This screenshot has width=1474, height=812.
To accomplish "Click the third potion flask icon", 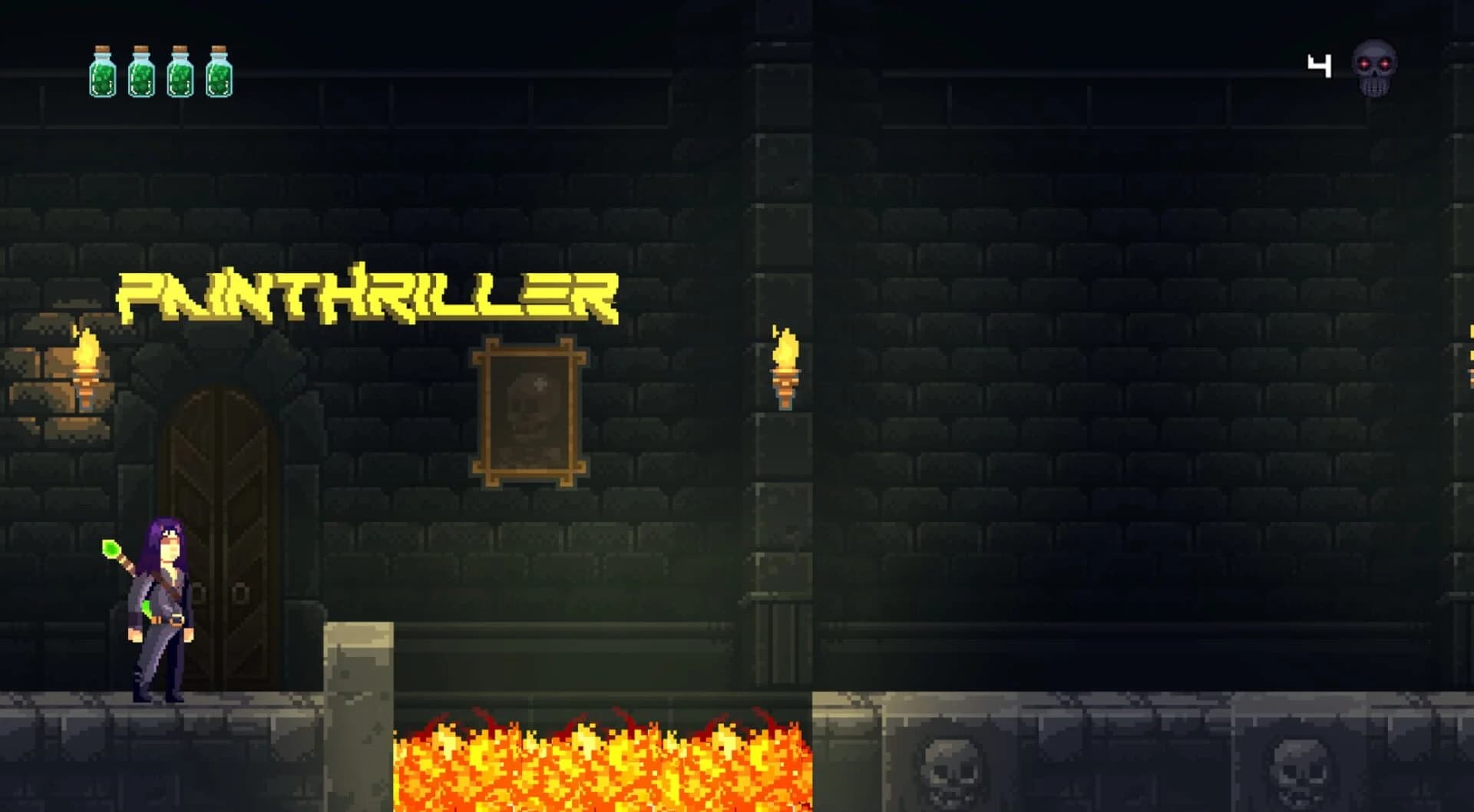I will 180,73.
